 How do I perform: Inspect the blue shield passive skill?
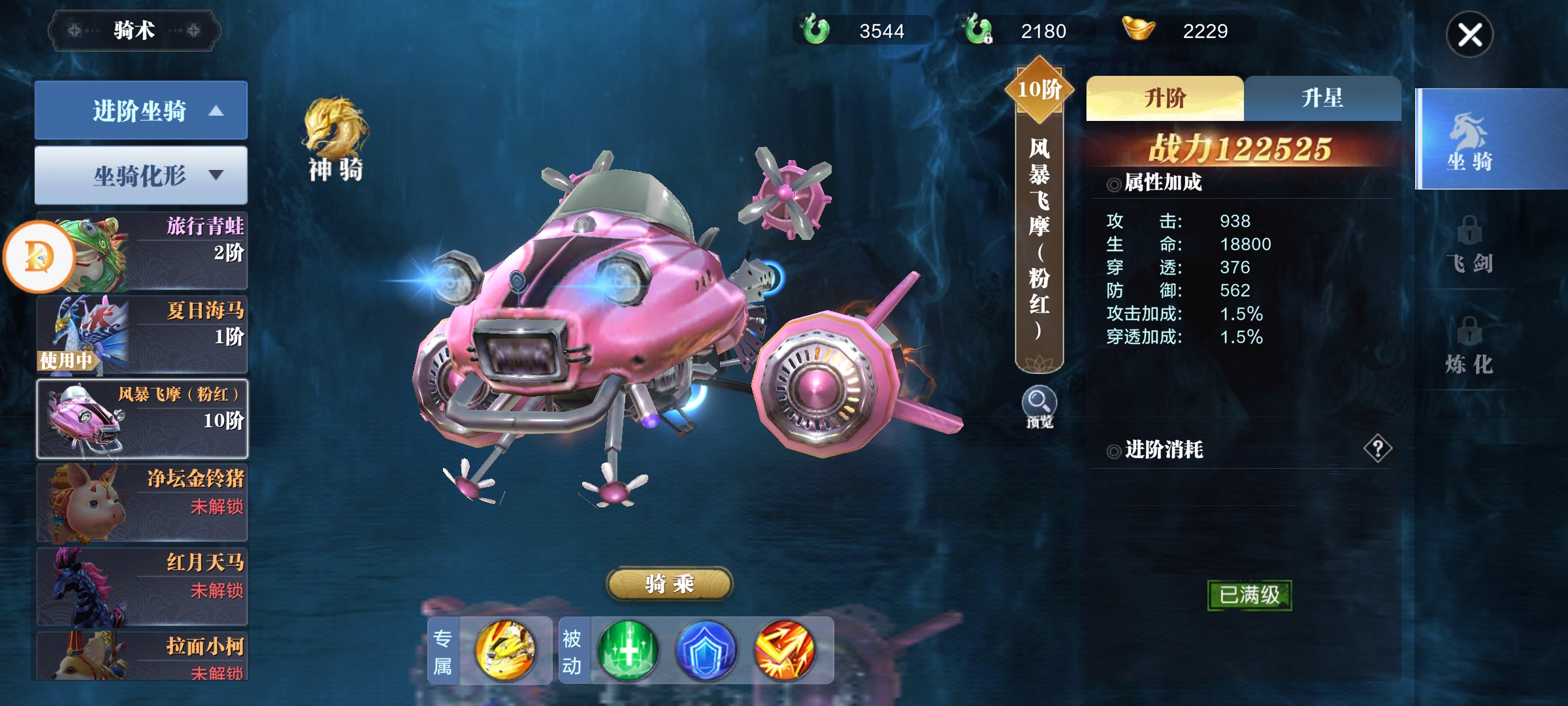[706, 650]
